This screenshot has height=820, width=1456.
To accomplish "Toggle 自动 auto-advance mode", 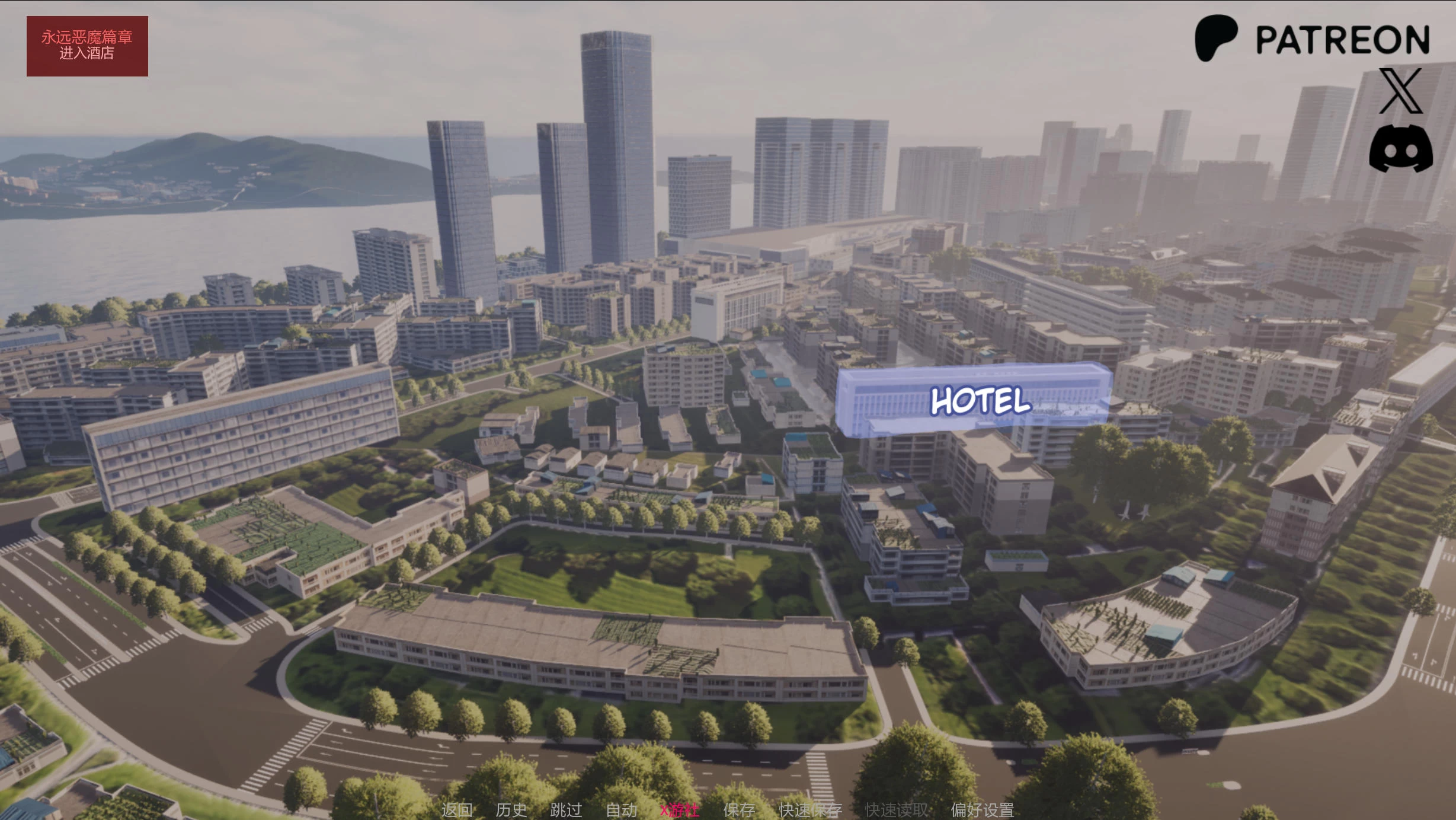I will [x=622, y=810].
